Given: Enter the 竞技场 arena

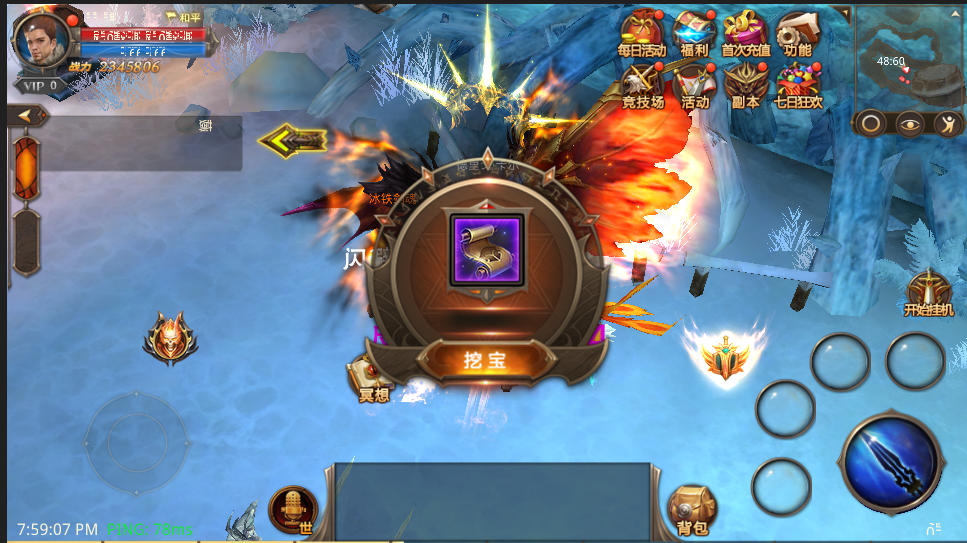Looking at the screenshot, I should [x=641, y=86].
